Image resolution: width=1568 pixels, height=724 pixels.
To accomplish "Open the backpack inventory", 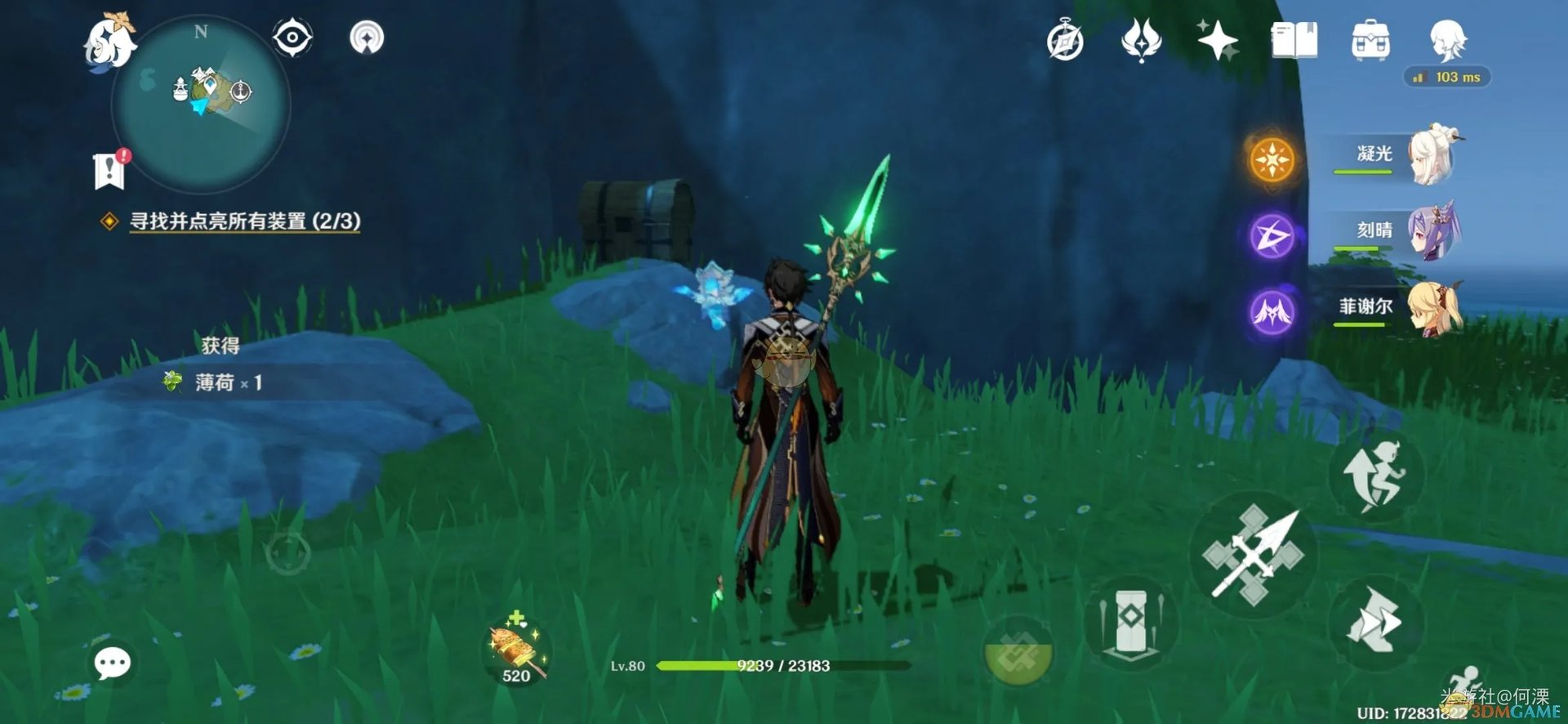I will 1370,41.
